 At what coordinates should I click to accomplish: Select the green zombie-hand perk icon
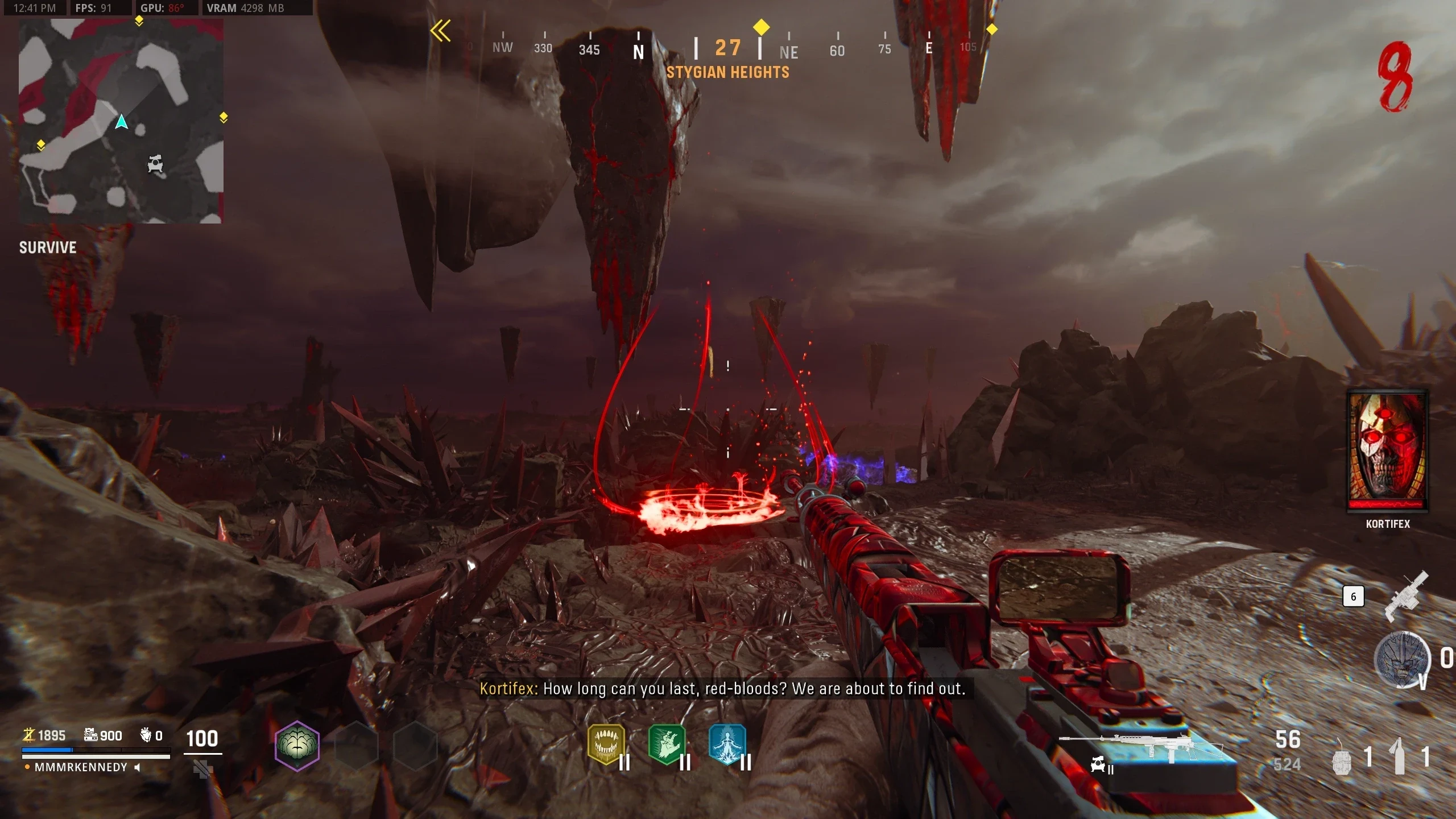(x=667, y=744)
